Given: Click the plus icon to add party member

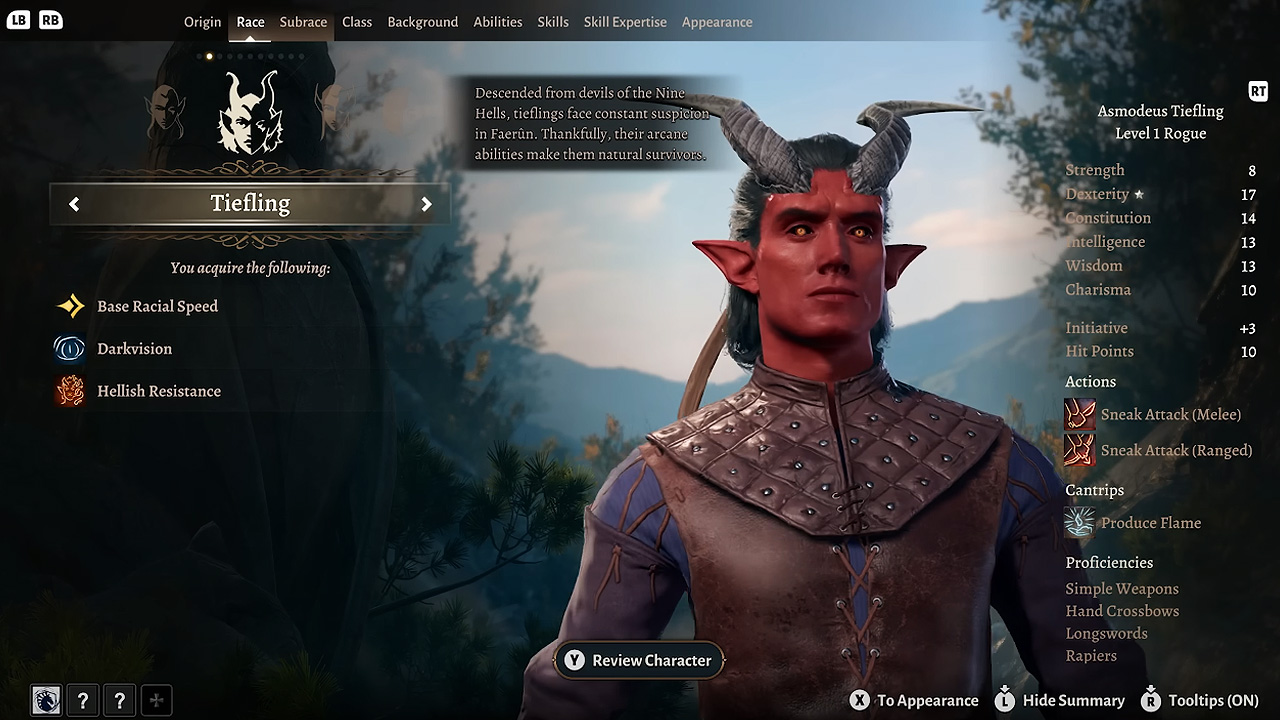Looking at the screenshot, I should (x=156, y=700).
